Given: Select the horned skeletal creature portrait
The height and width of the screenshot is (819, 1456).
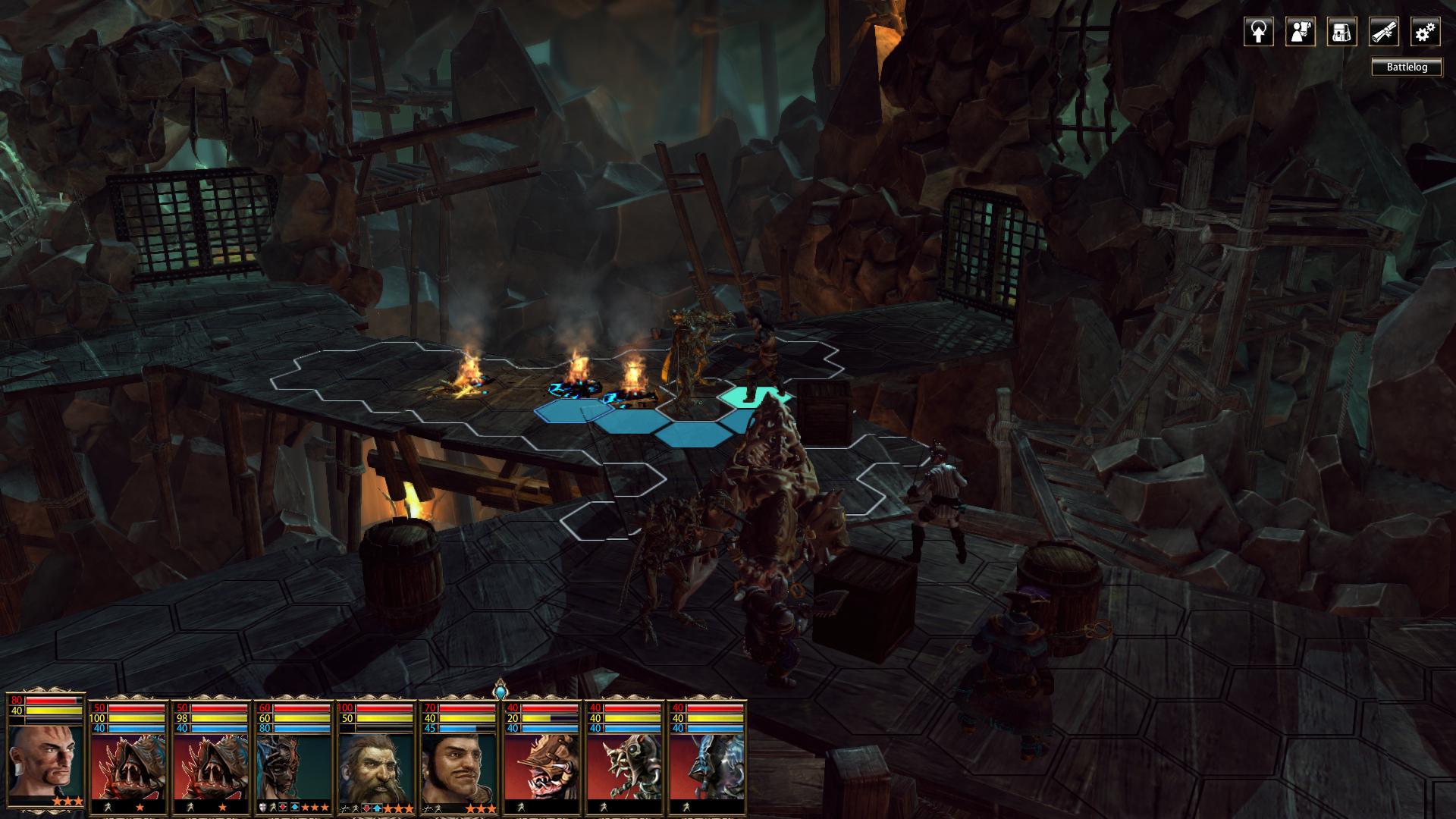Looking at the screenshot, I should (x=623, y=766).
